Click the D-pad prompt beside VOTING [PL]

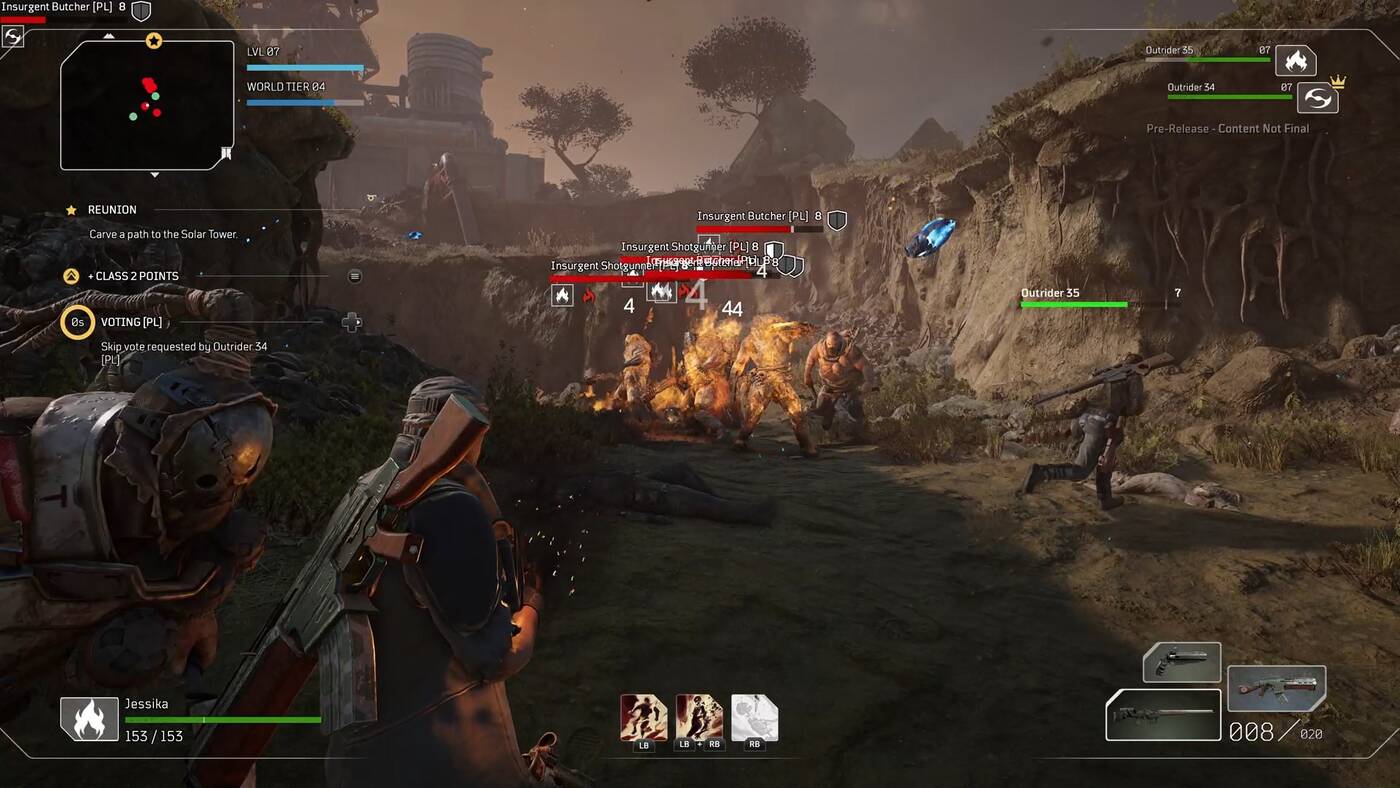(x=351, y=322)
